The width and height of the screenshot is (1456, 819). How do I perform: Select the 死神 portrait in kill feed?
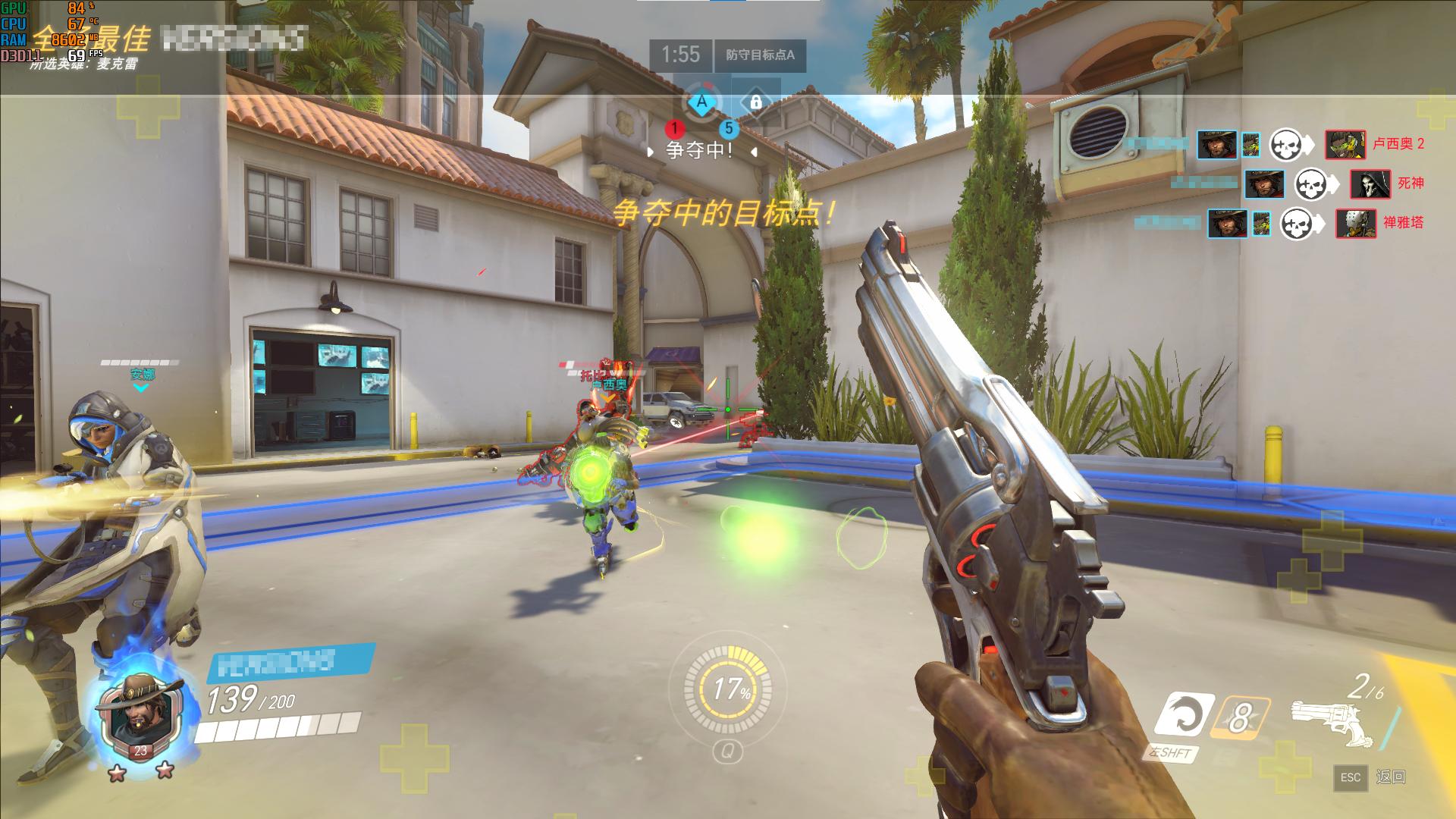(x=1370, y=184)
